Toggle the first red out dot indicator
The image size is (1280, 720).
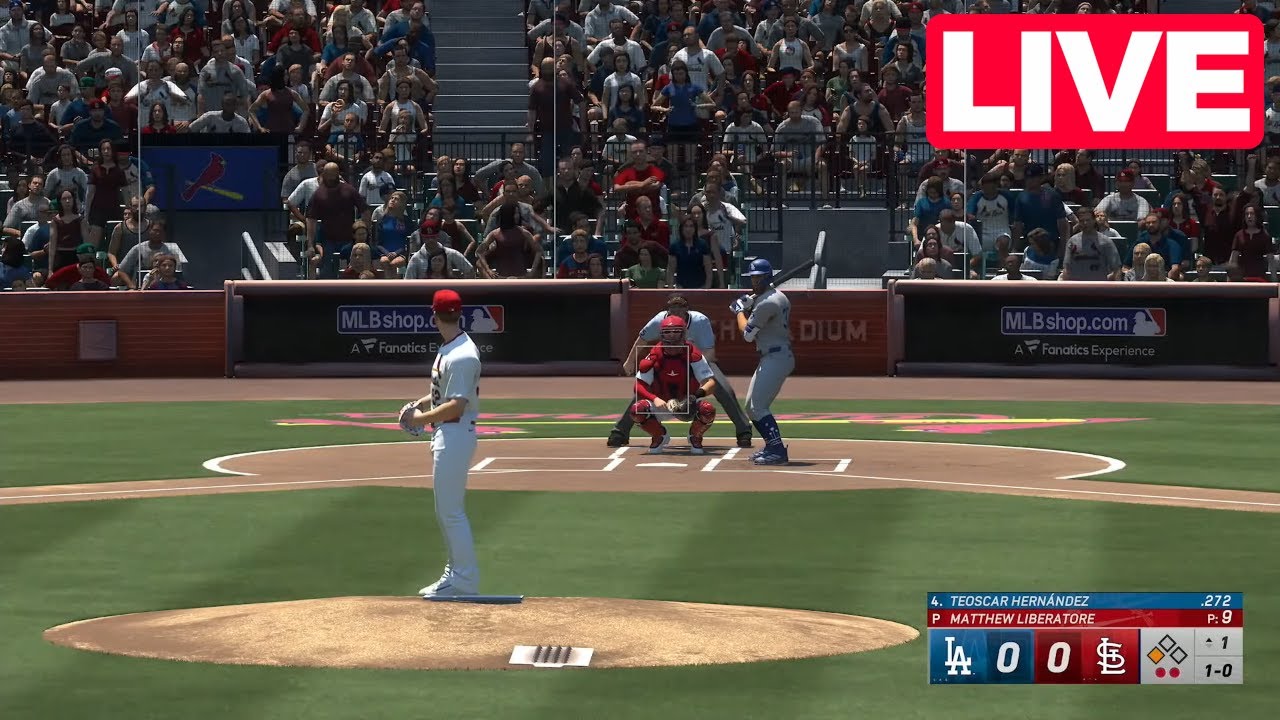tap(1161, 672)
